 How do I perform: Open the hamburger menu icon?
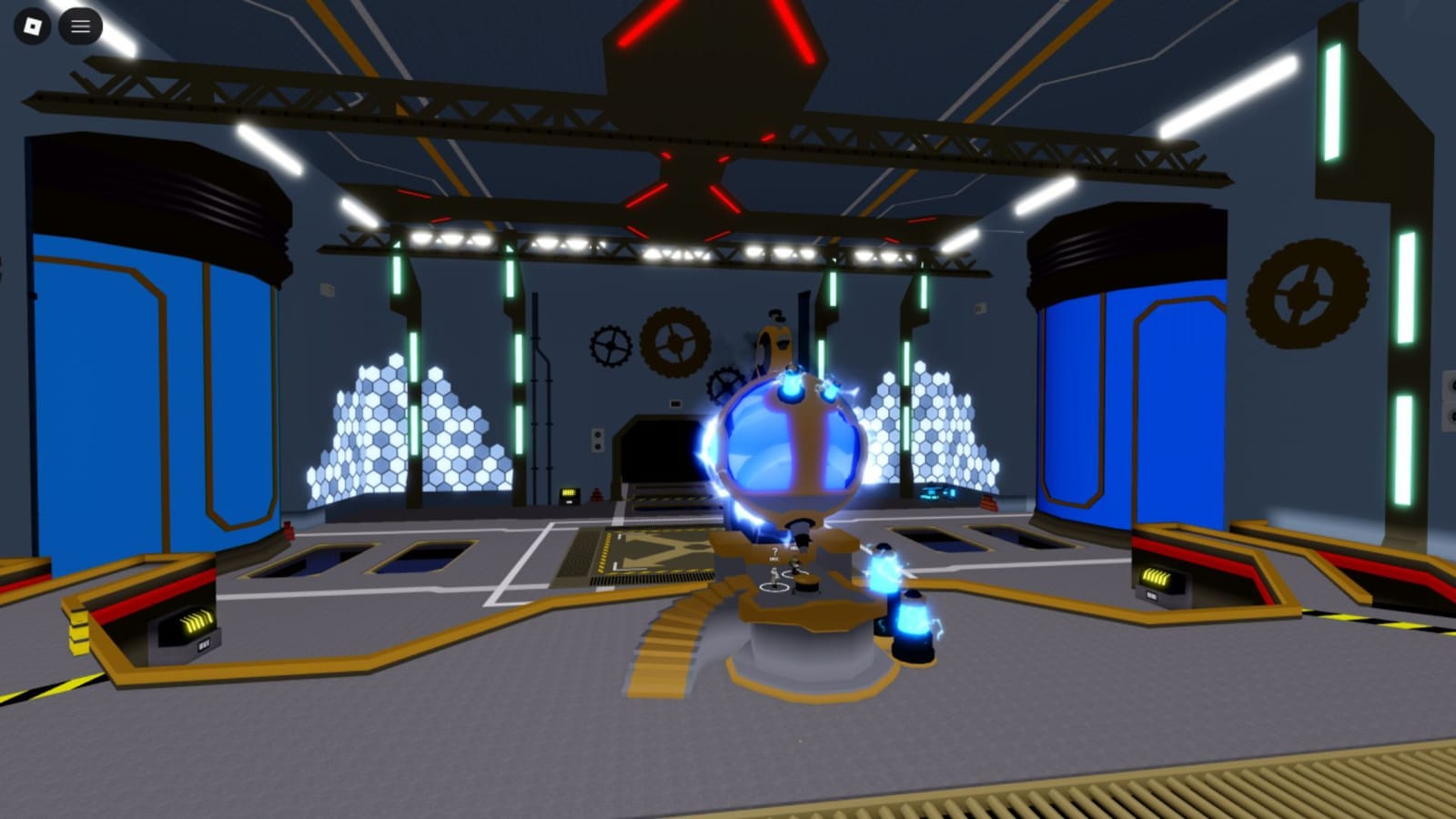click(x=80, y=25)
